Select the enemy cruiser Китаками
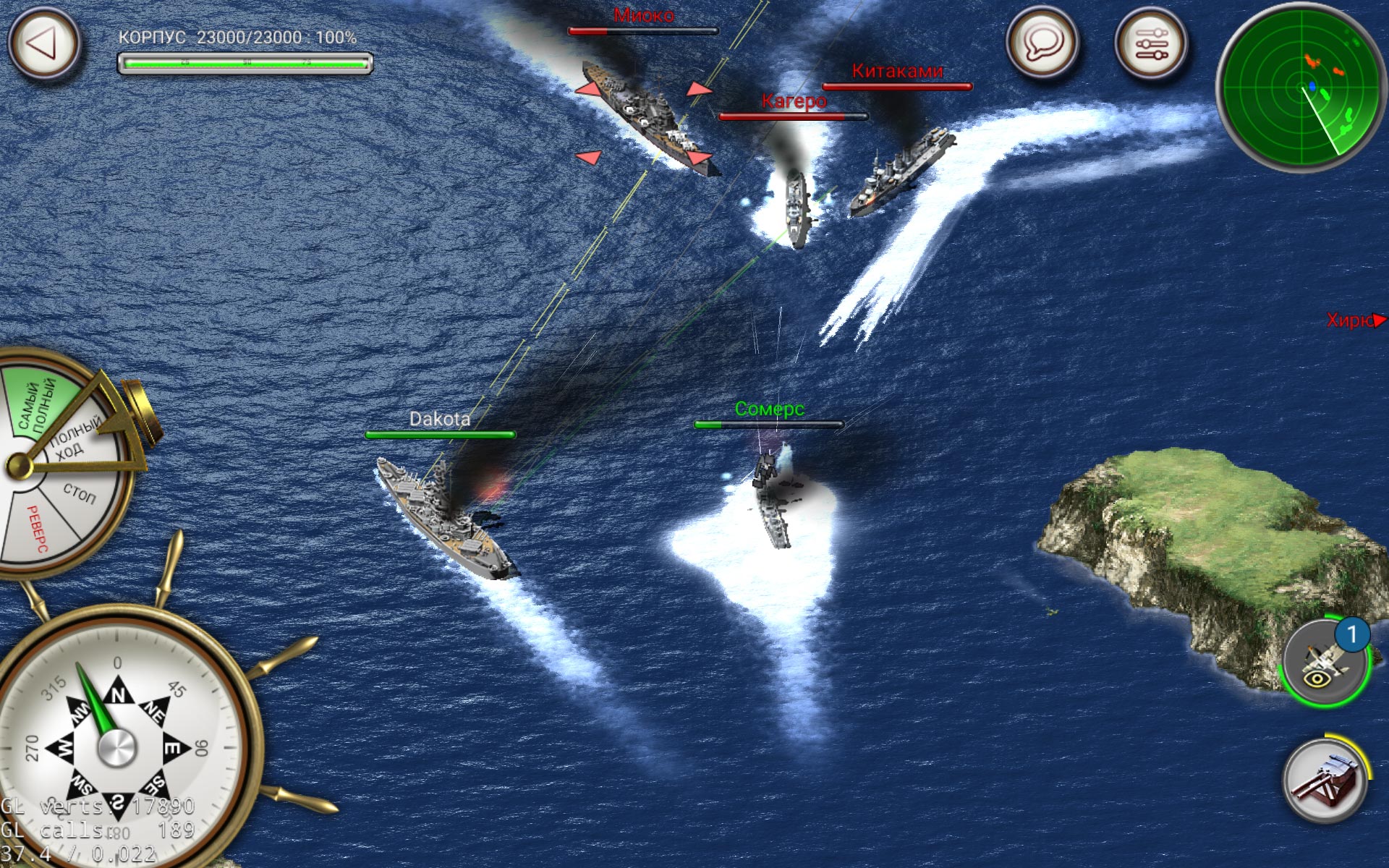Viewport: 1389px width, 868px height. [897, 72]
